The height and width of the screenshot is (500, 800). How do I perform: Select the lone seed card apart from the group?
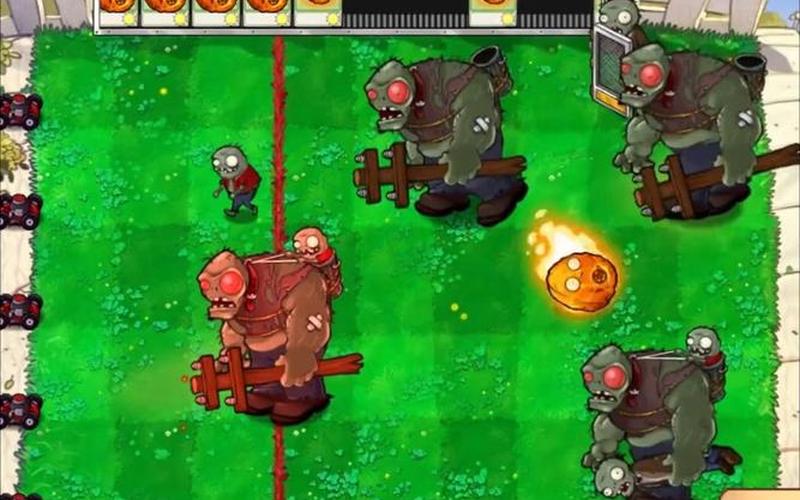click(492, 10)
